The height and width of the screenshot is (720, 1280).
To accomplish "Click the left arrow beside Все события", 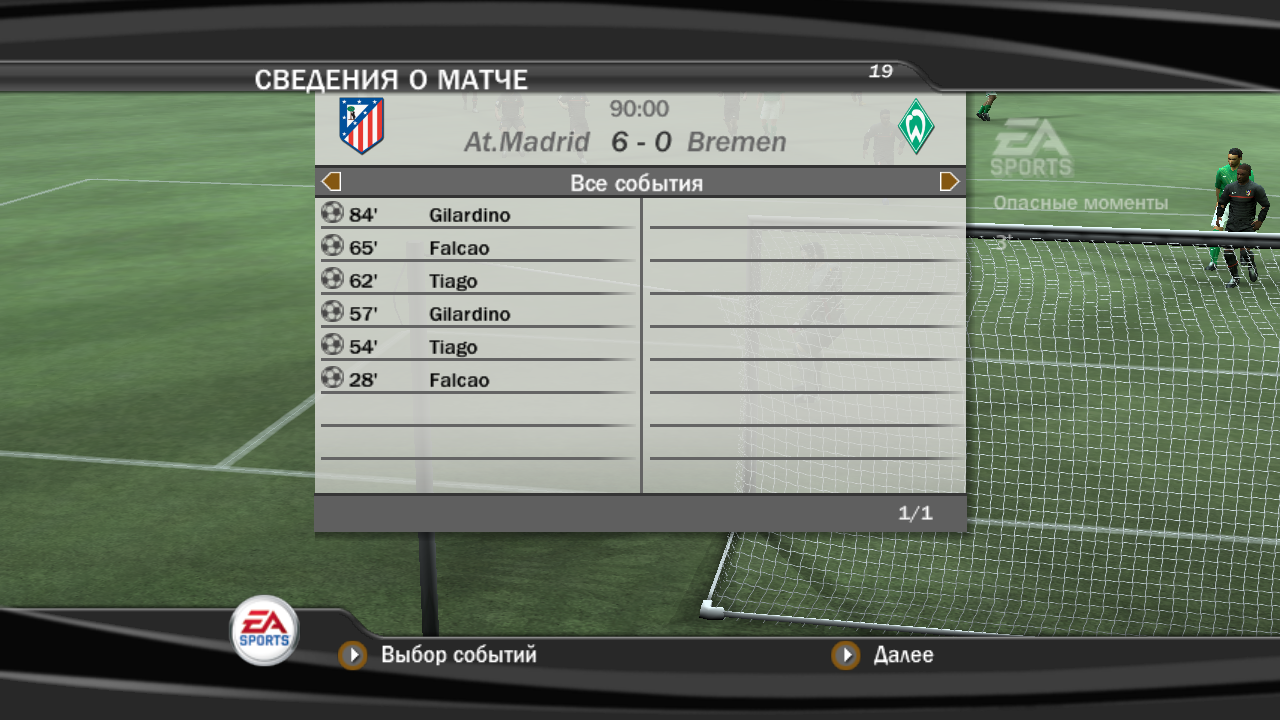I will [x=332, y=182].
